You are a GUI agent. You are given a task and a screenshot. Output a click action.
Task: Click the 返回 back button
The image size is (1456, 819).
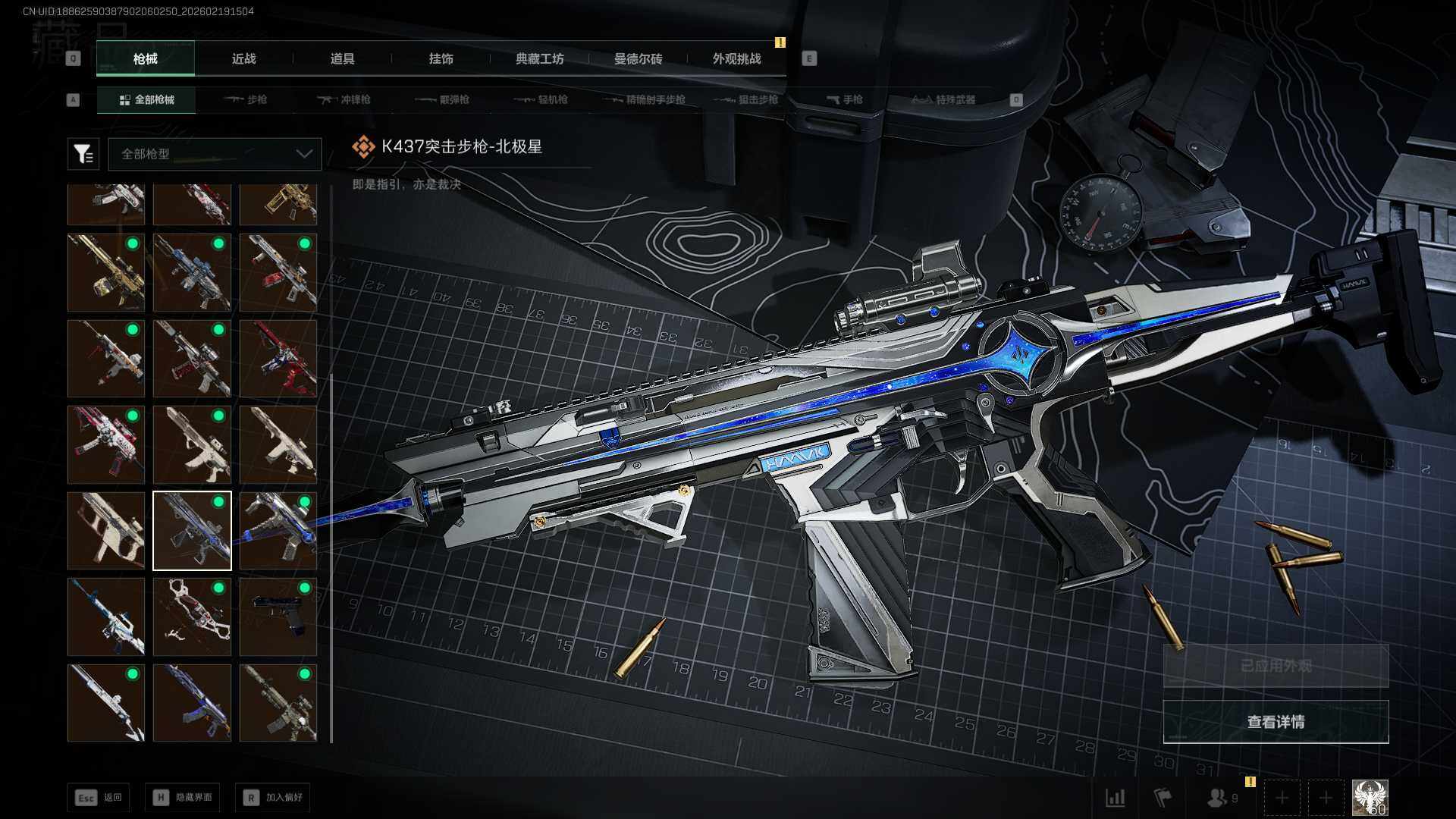[98, 797]
